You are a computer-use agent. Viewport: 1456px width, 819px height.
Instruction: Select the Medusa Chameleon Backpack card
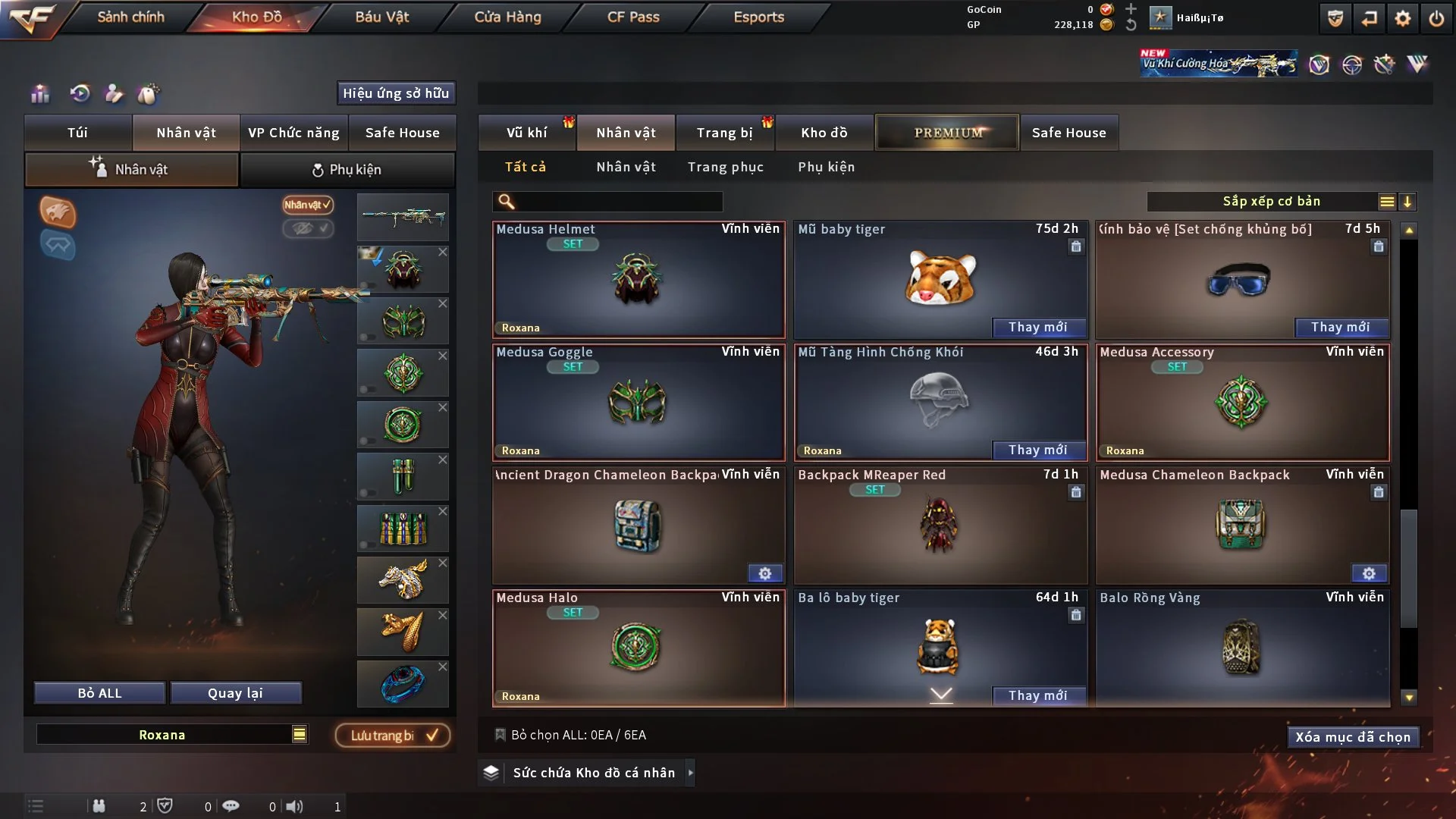(1241, 525)
